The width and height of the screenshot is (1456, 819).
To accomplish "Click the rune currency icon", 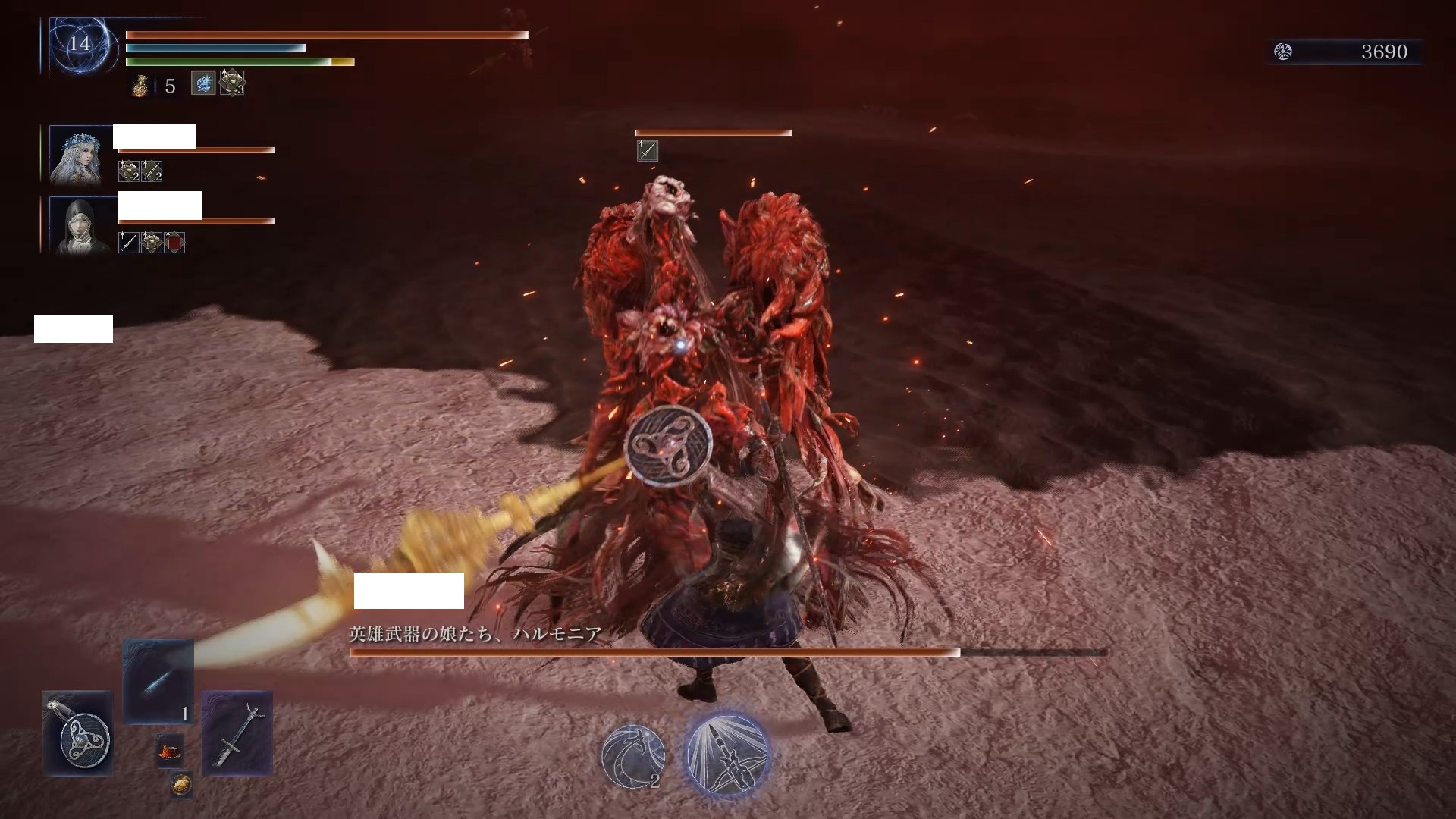I will (x=1283, y=52).
